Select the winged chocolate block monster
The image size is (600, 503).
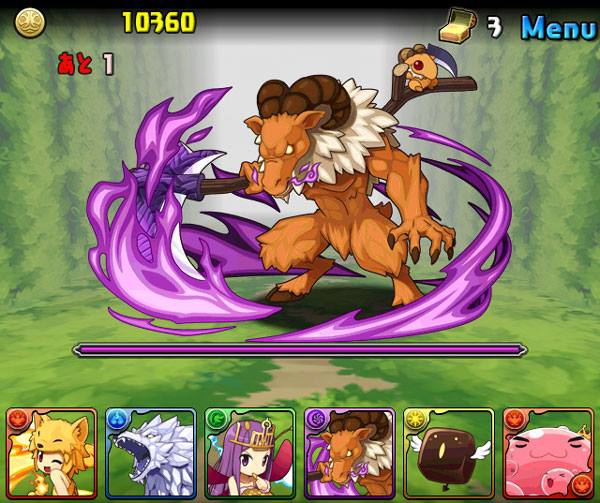pyautogui.click(x=448, y=453)
